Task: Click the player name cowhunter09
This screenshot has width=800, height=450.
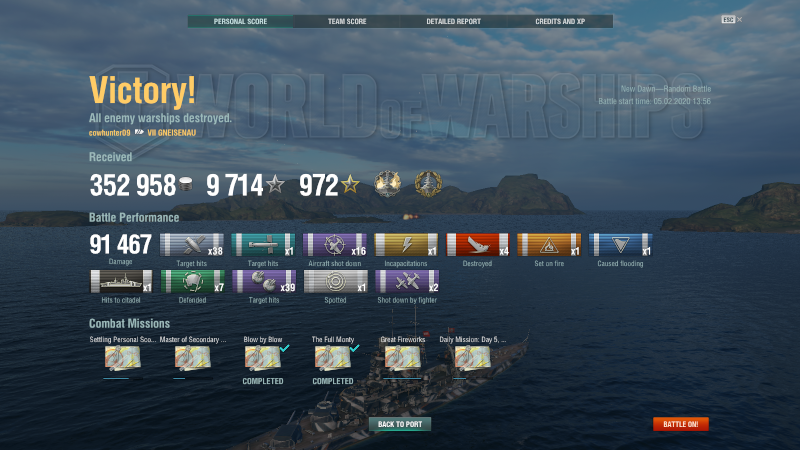Action: point(109,132)
